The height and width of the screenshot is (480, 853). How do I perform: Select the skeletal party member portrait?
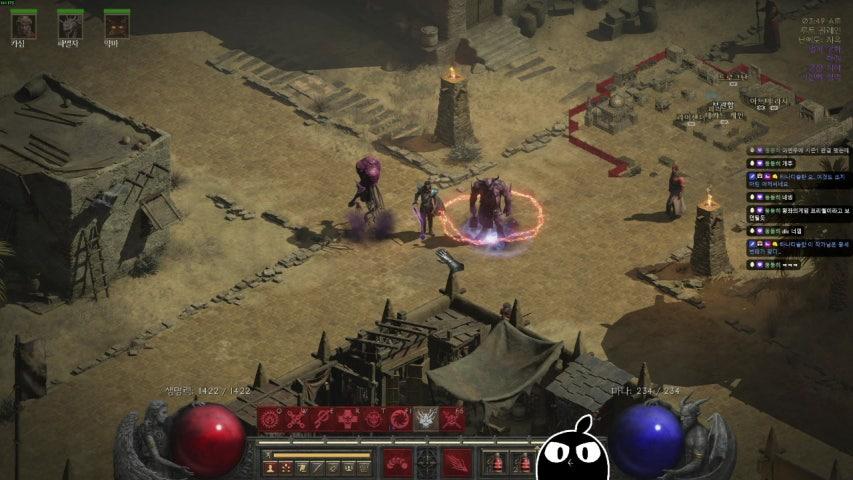70,24
